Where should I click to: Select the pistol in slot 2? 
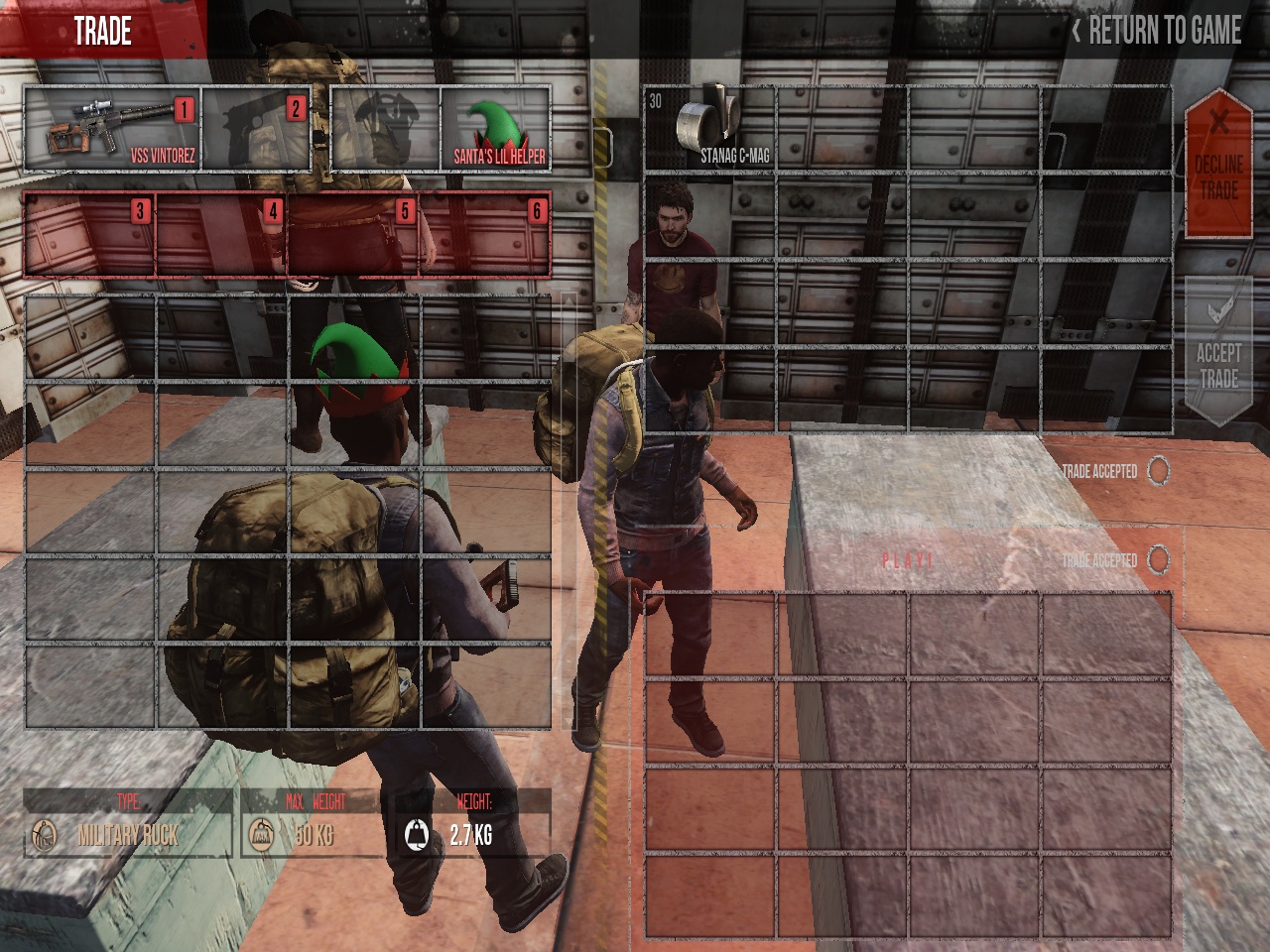(256, 129)
